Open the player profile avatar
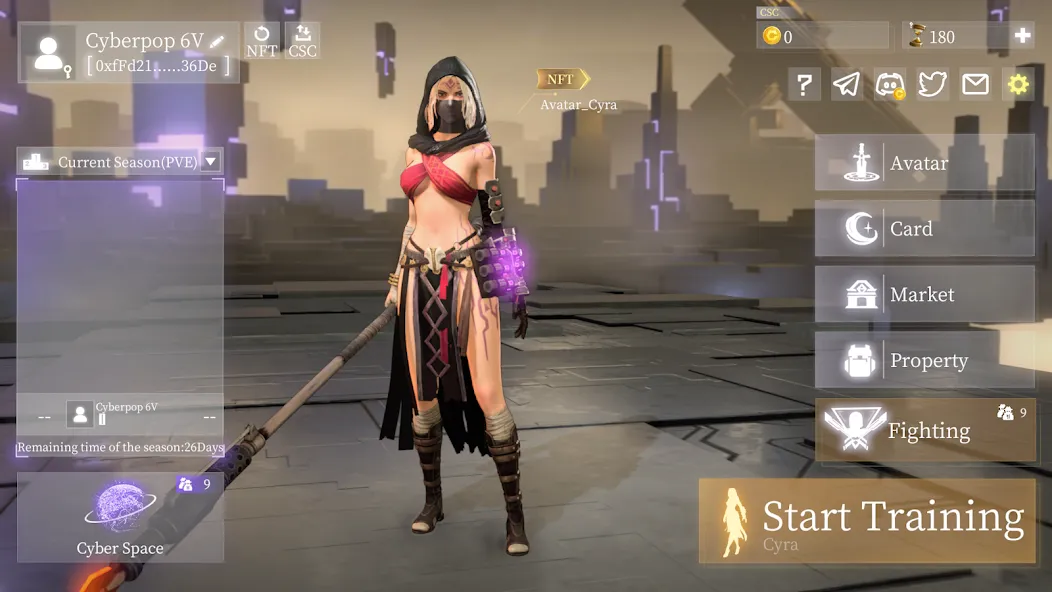 [48, 53]
